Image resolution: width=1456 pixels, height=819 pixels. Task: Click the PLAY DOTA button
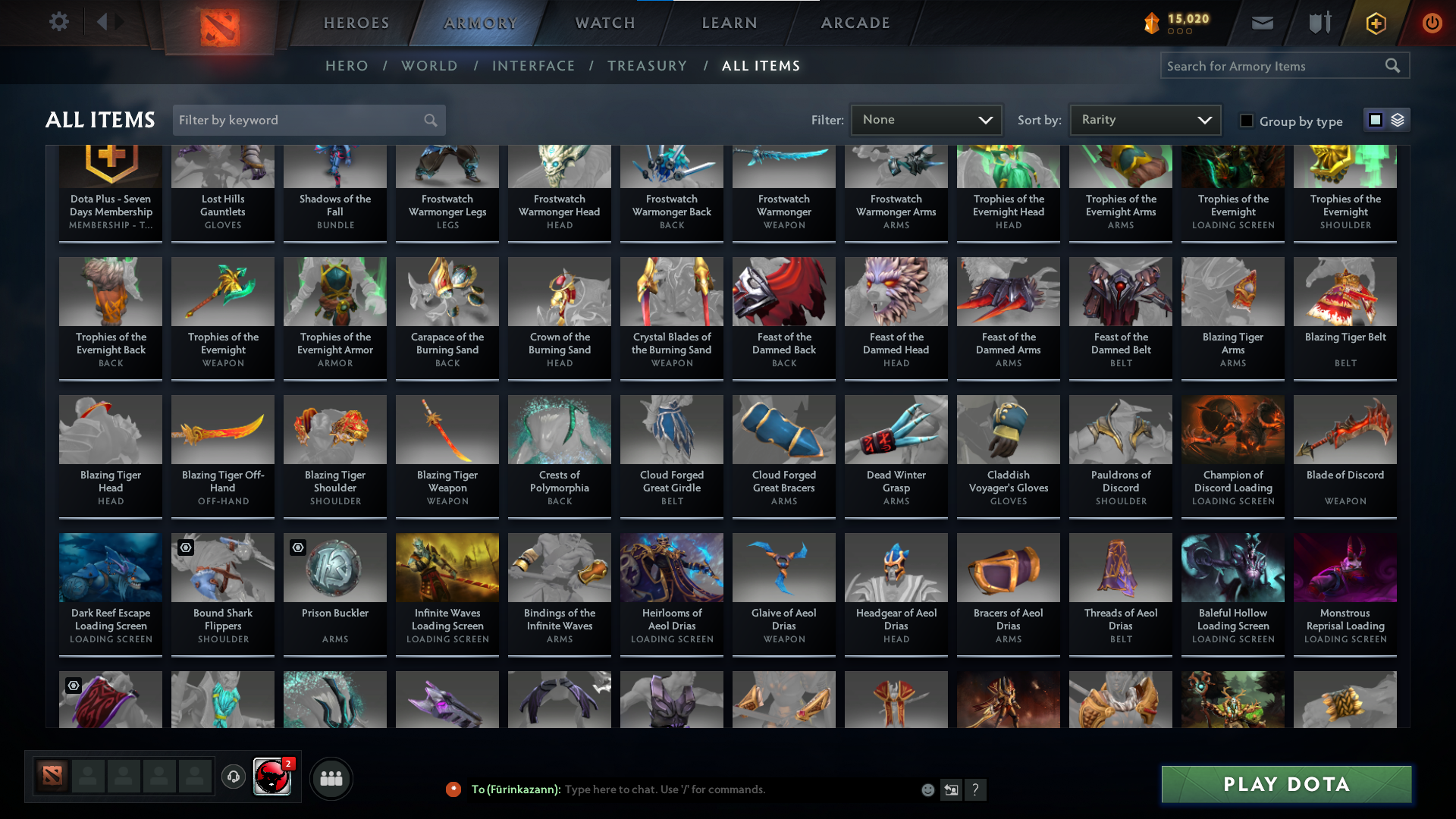[x=1285, y=784]
